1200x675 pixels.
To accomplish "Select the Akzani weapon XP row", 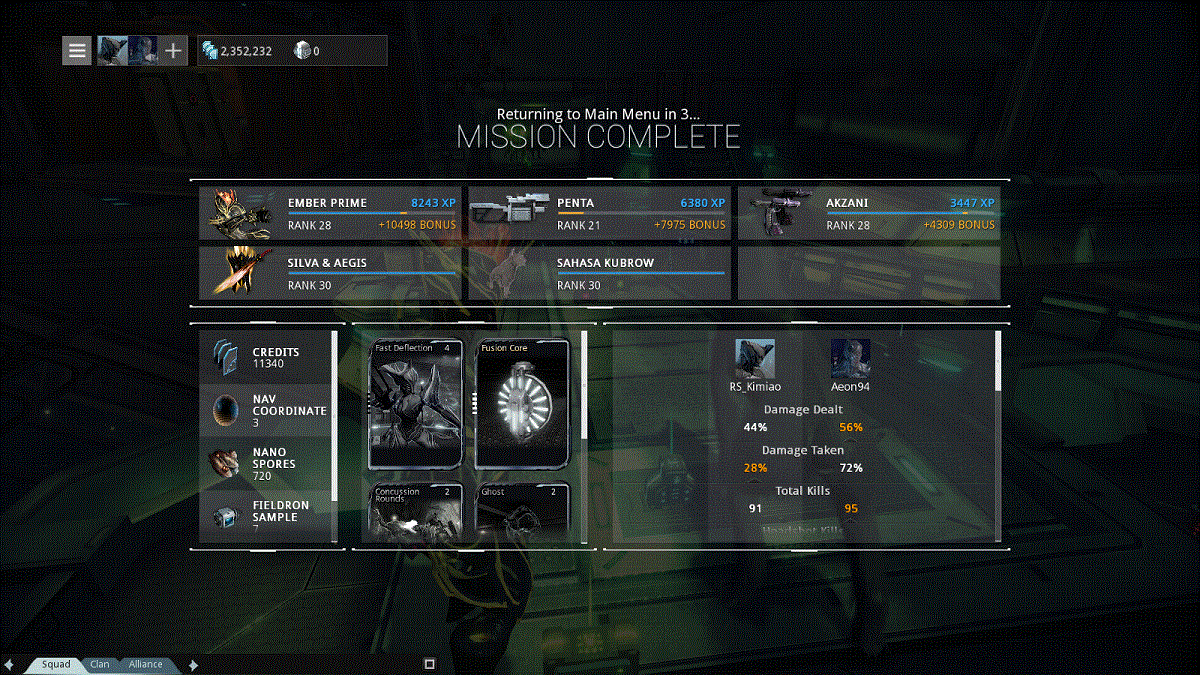I will 868,213.
